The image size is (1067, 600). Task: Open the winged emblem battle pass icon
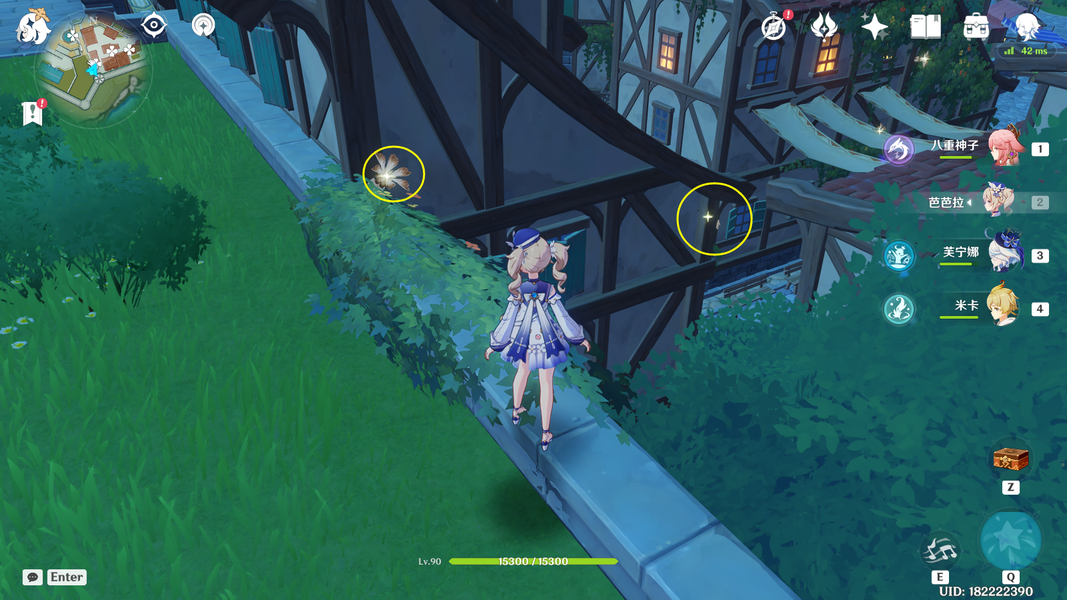point(823,27)
